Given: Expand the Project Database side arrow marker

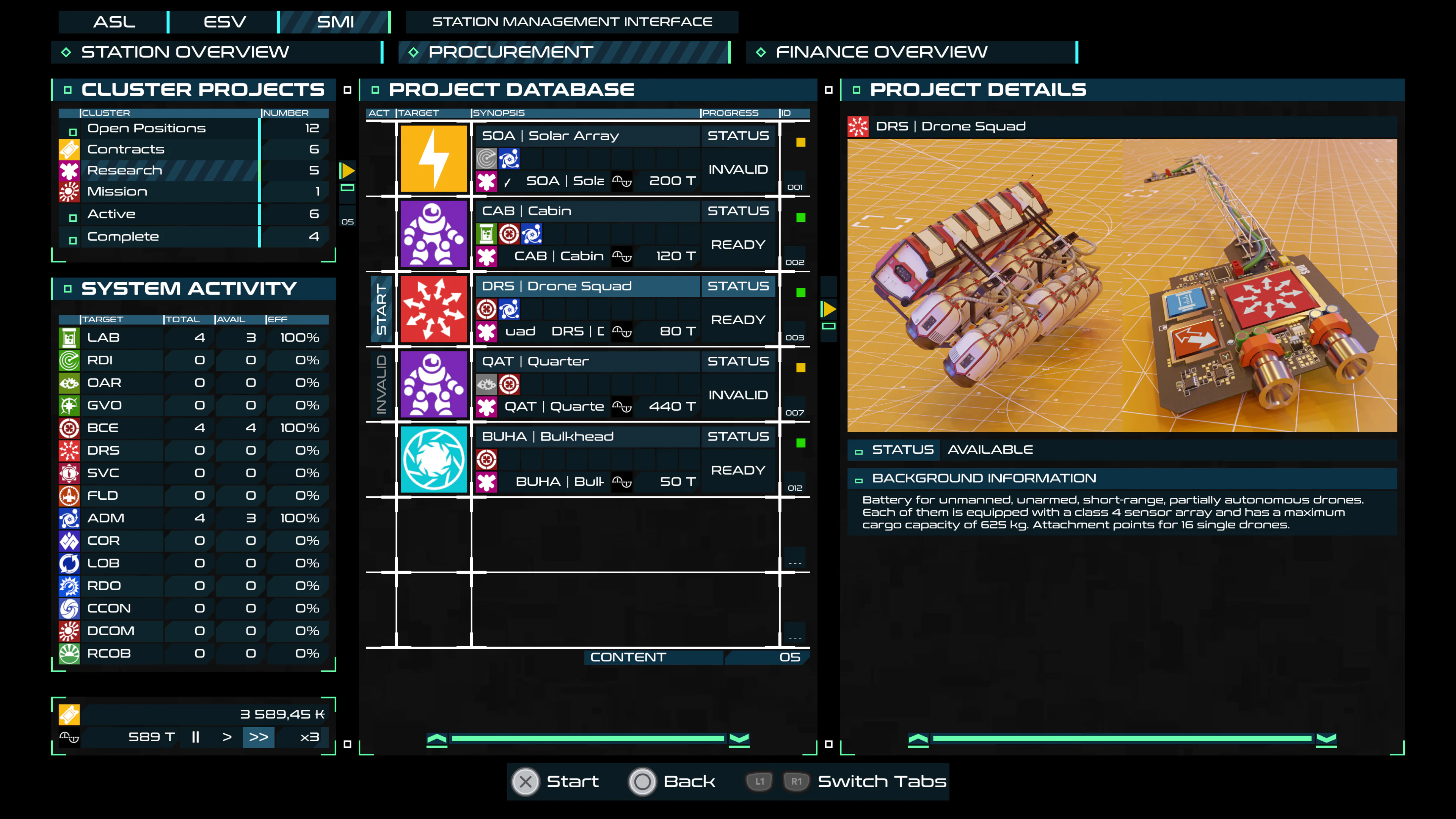Looking at the screenshot, I should click(x=828, y=309).
